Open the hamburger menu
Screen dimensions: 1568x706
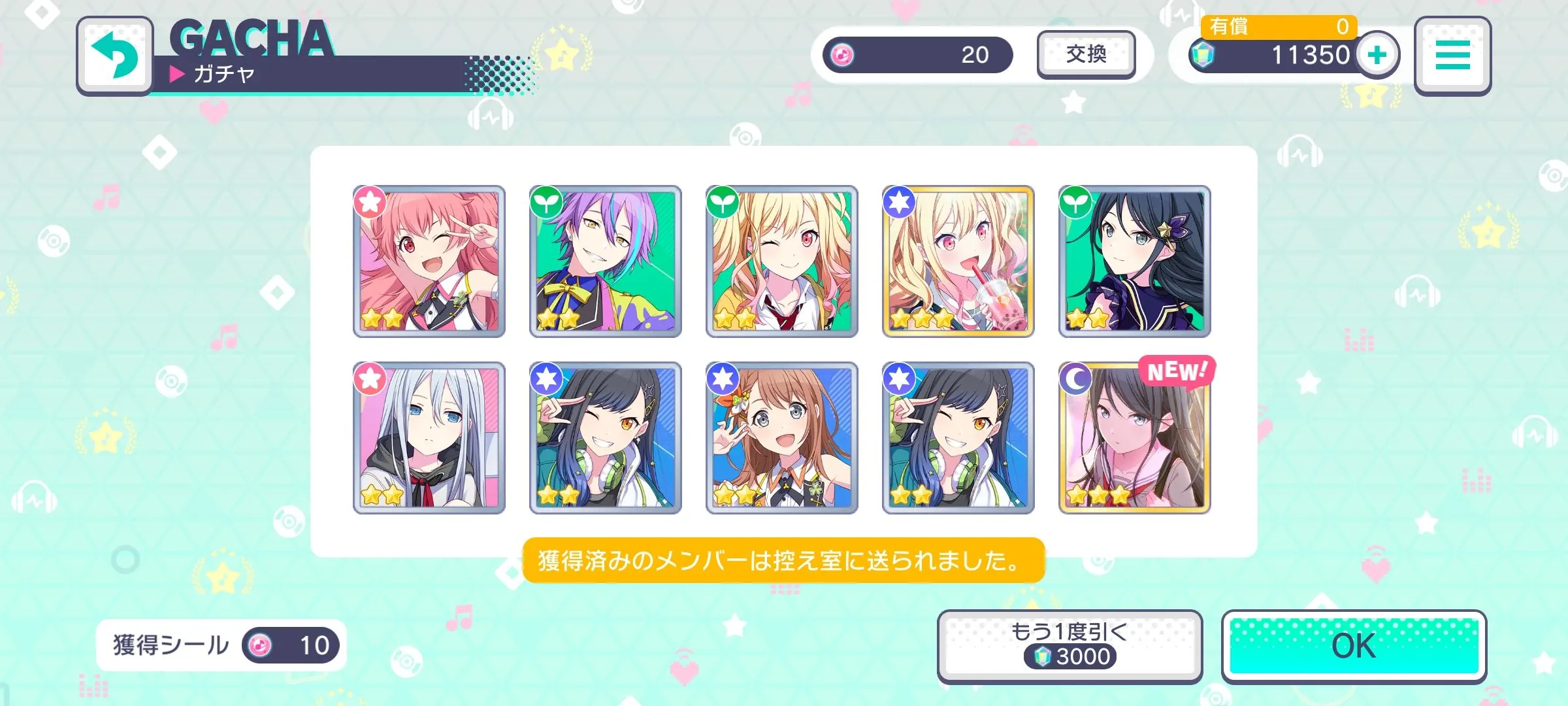click(x=1452, y=56)
